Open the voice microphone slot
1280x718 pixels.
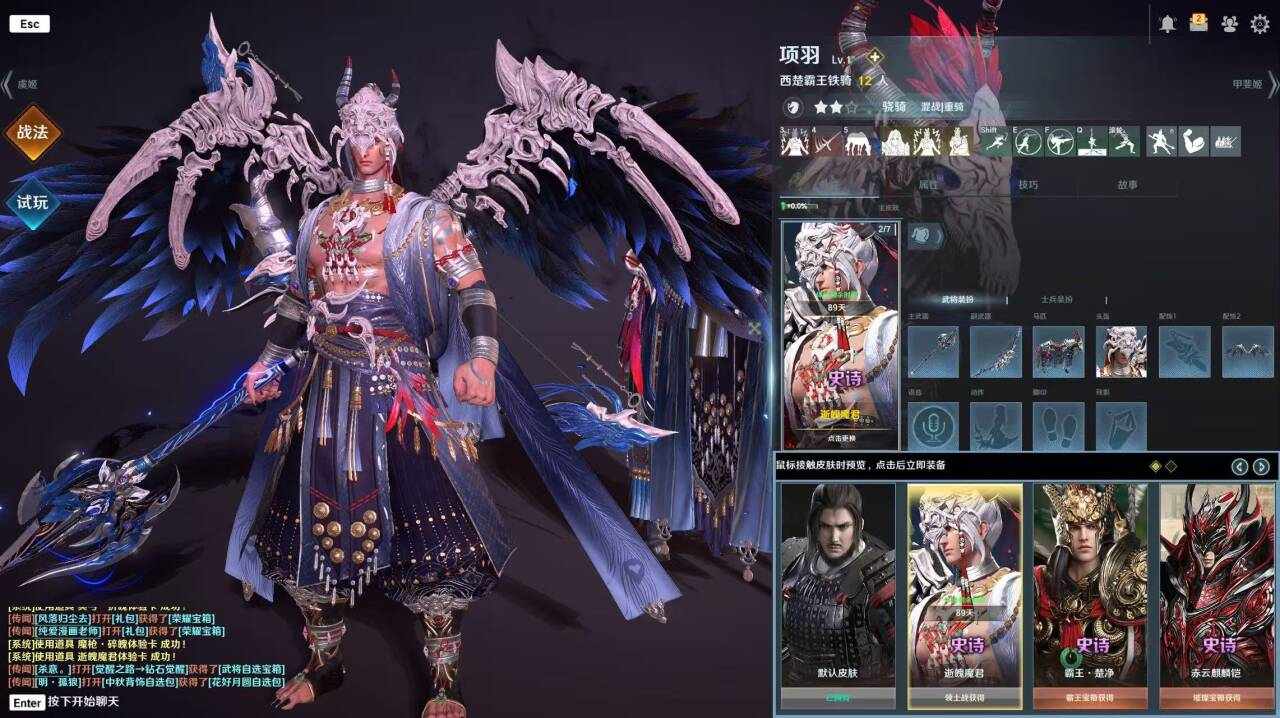(933, 427)
